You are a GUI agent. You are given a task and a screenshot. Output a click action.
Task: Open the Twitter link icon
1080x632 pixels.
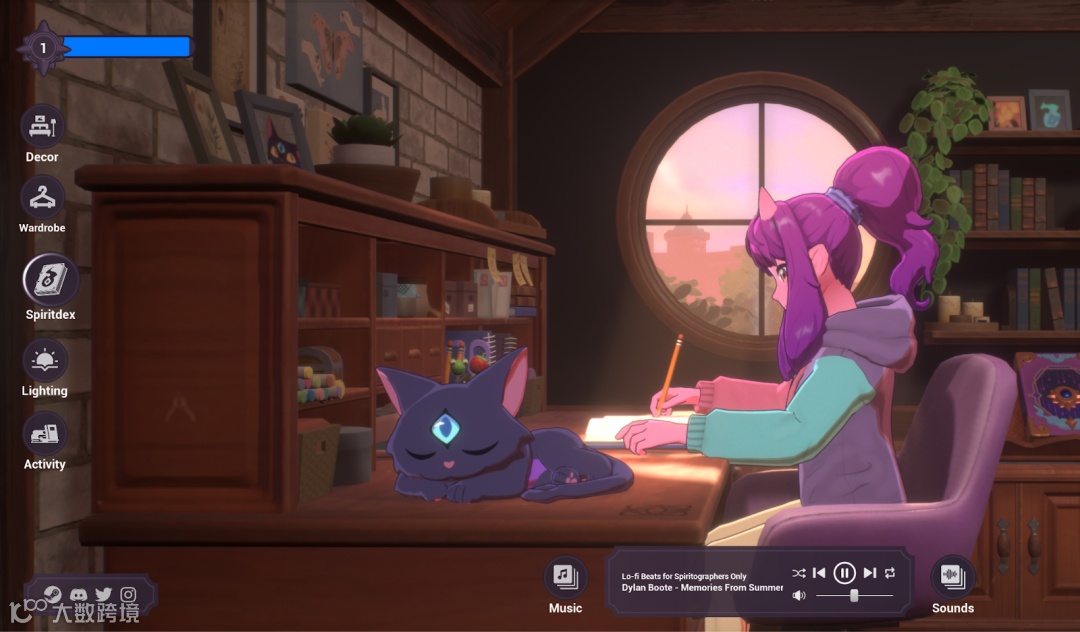click(x=103, y=594)
